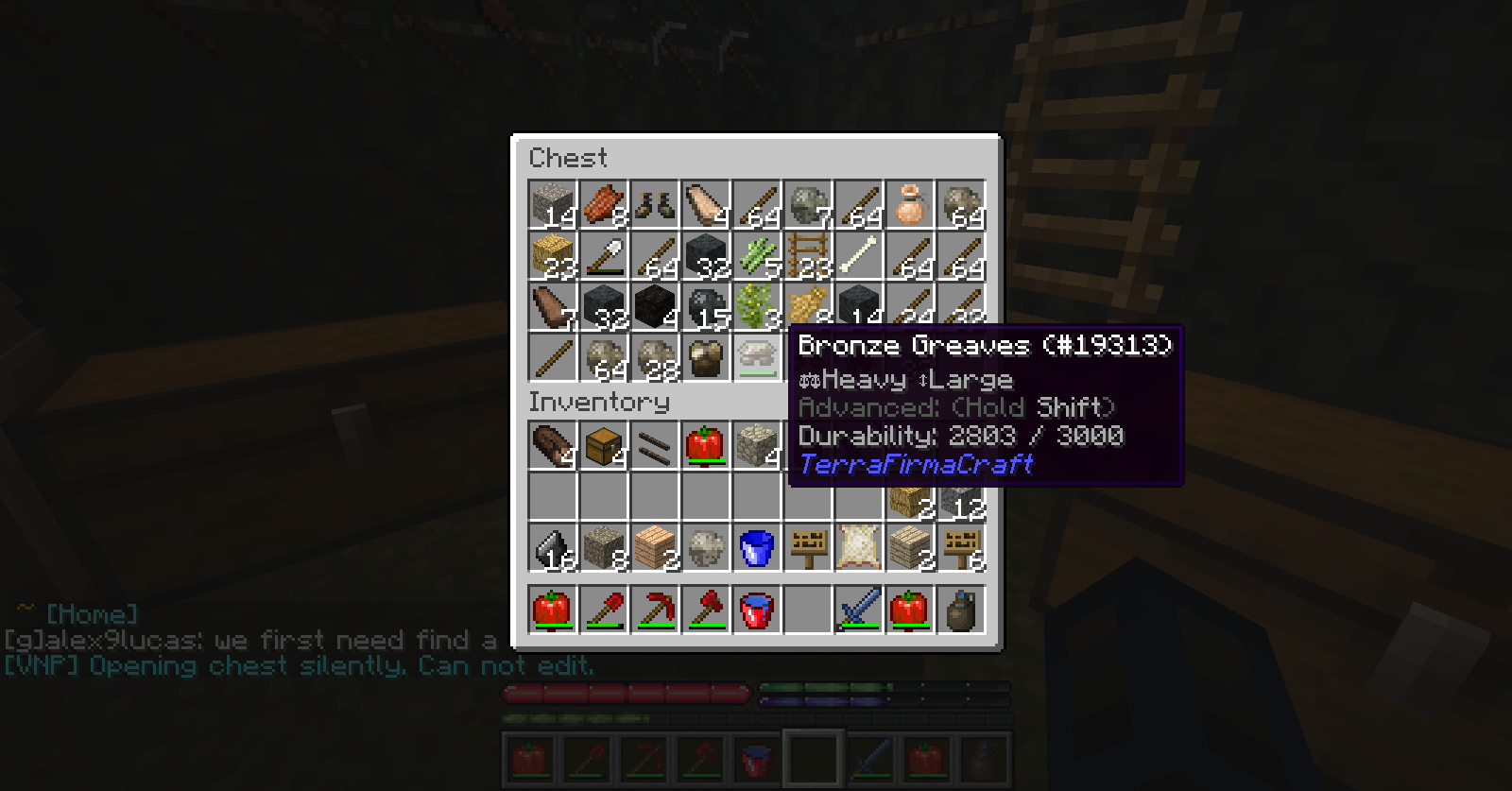Select the white-headed shovel in the chest
This screenshot has height=791, width=1512.
pyautogui.click(x=604, y=256)
